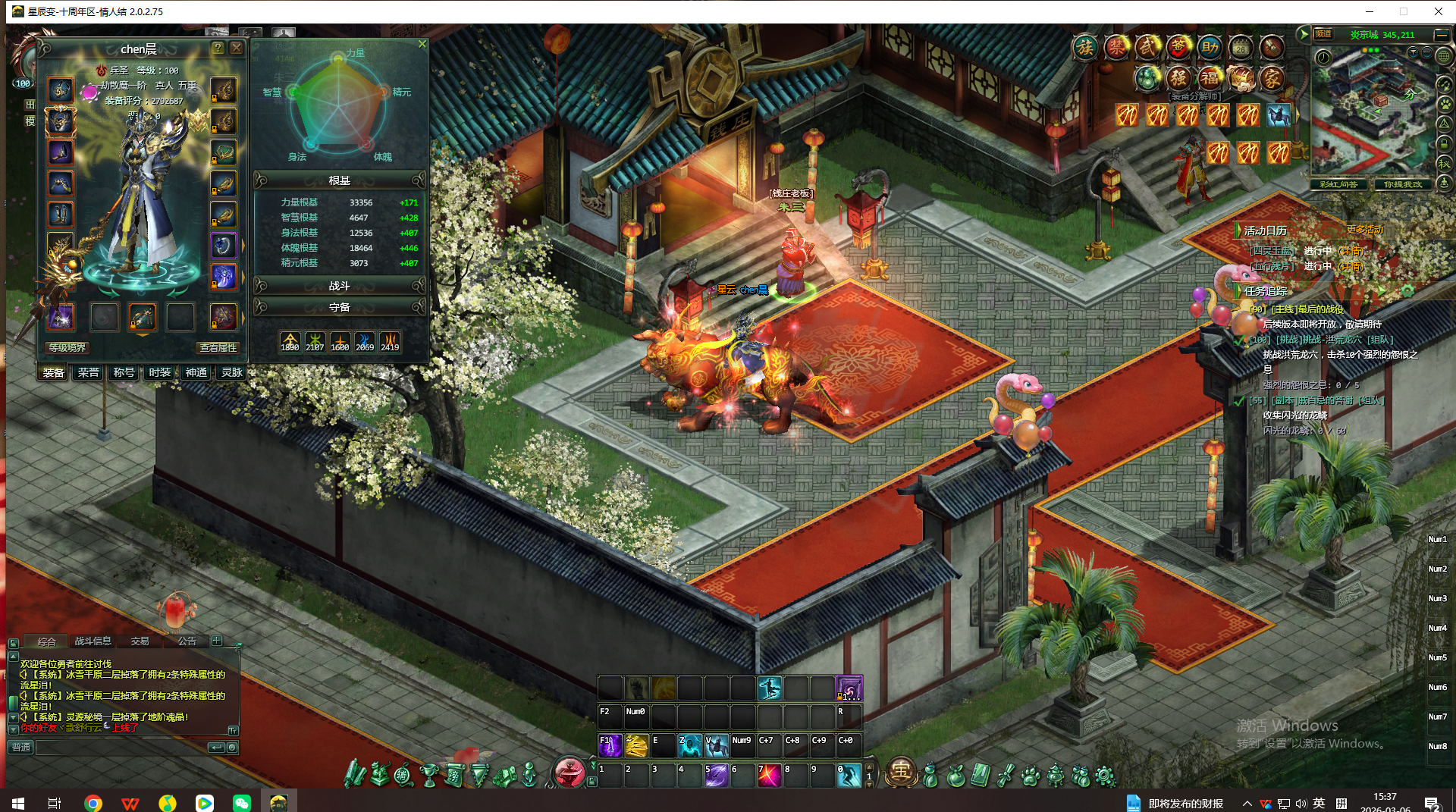Expand the 守备 defense section
The image size is (1456, 812).
tap(340, 307)
